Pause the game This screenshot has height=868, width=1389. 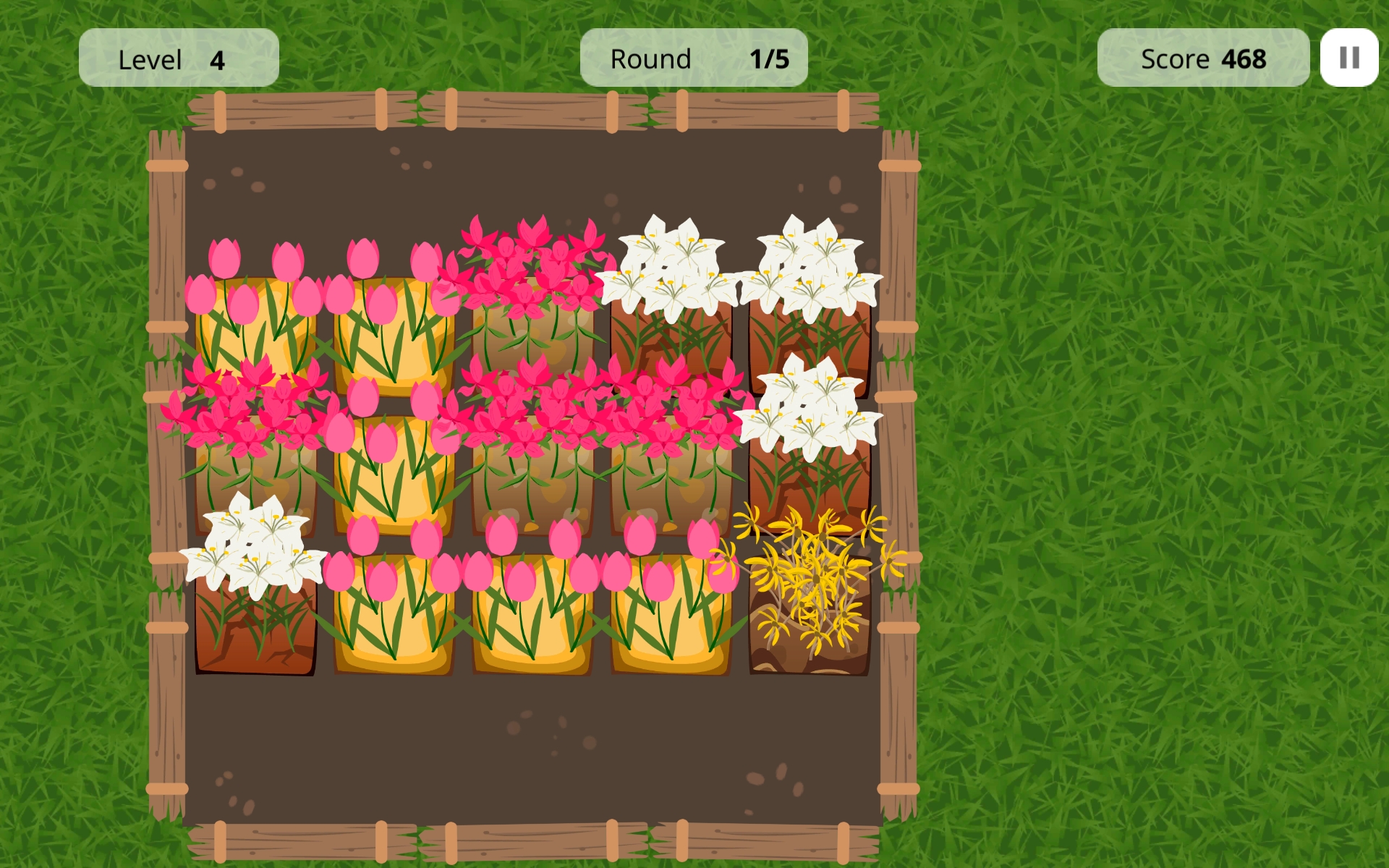tap(1348, 58)
